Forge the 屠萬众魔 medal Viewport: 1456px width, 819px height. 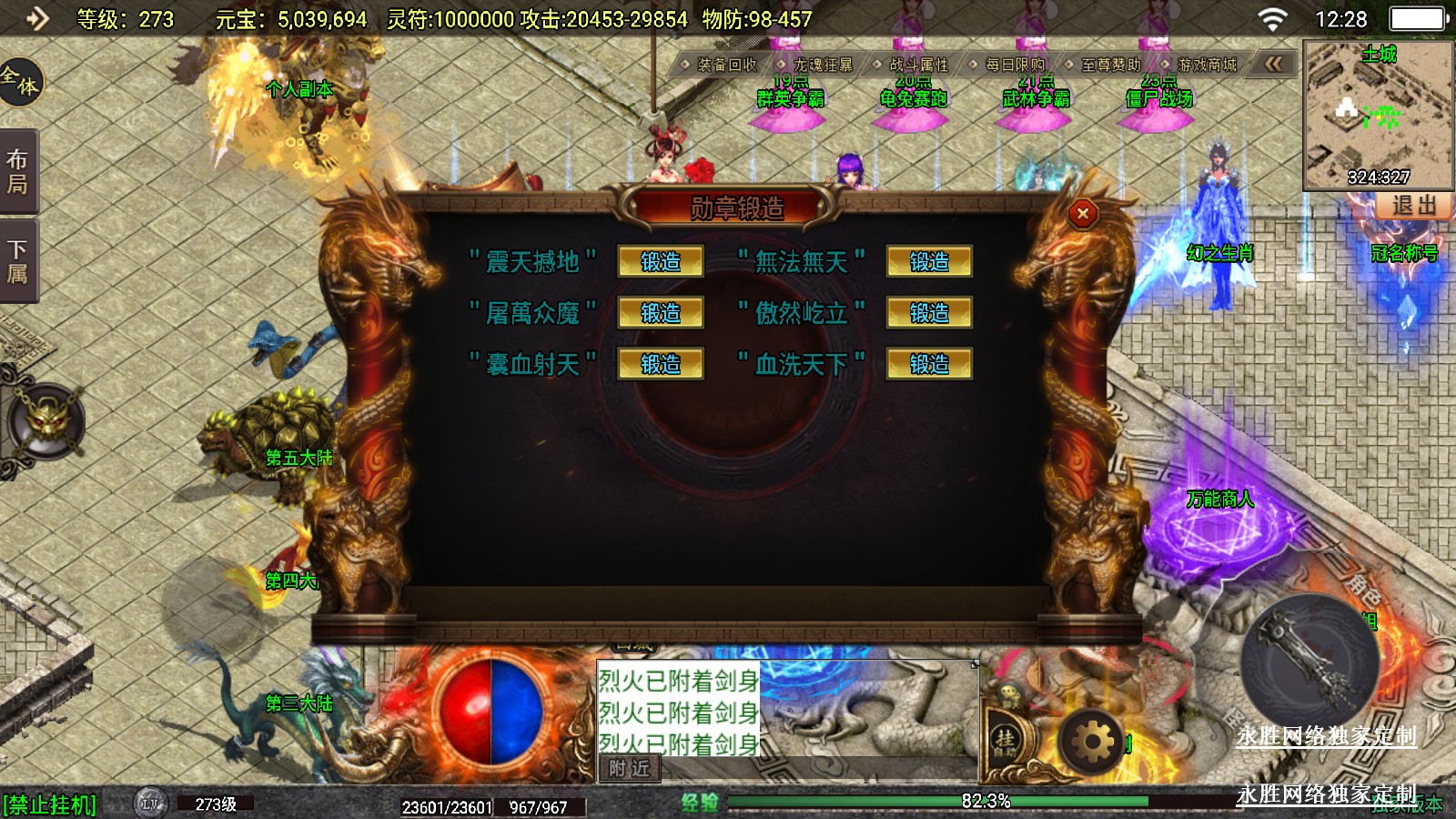point(661,313)
